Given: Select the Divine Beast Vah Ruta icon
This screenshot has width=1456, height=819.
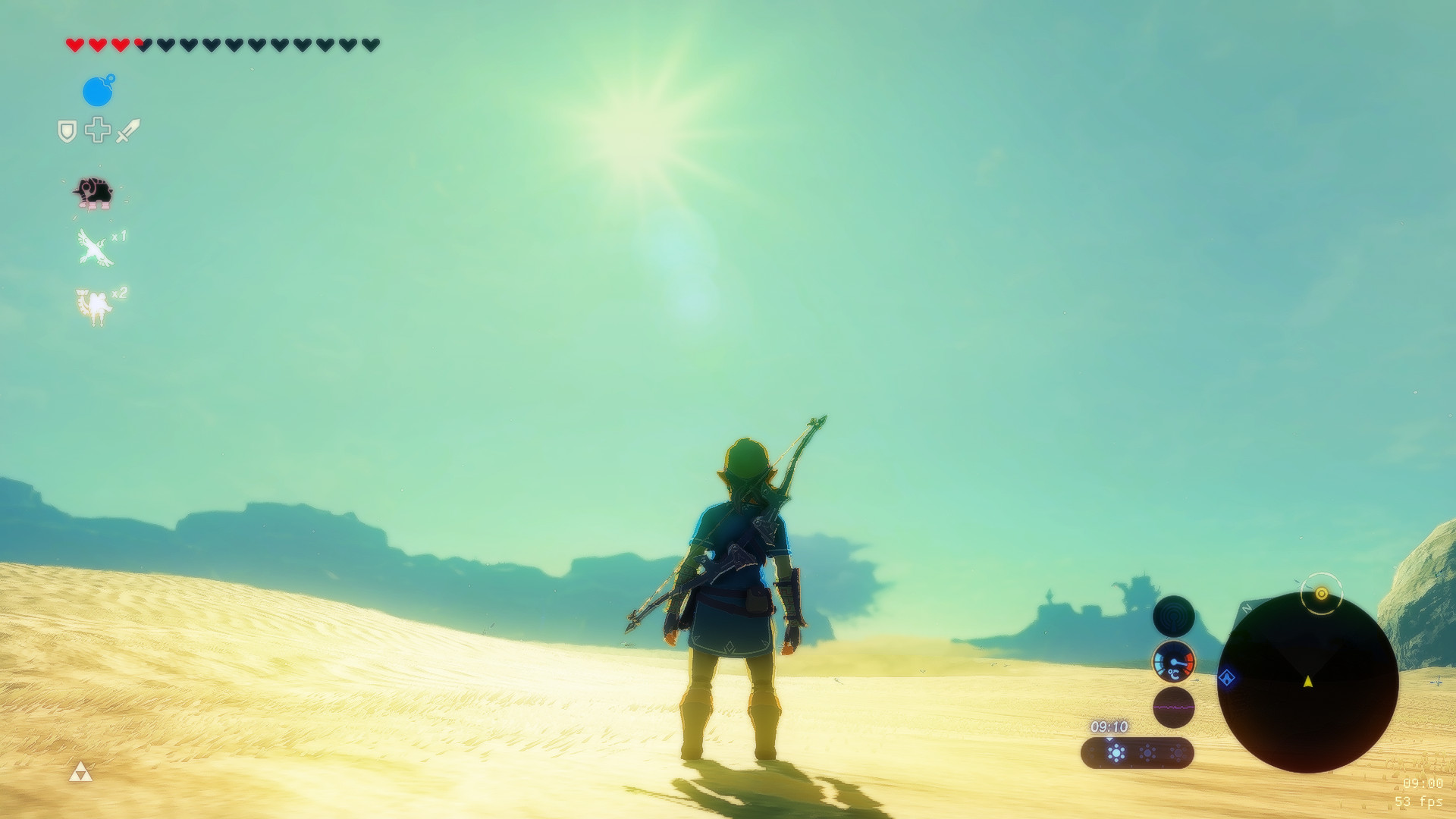Looking at the screenshot, I should [93, 192].
